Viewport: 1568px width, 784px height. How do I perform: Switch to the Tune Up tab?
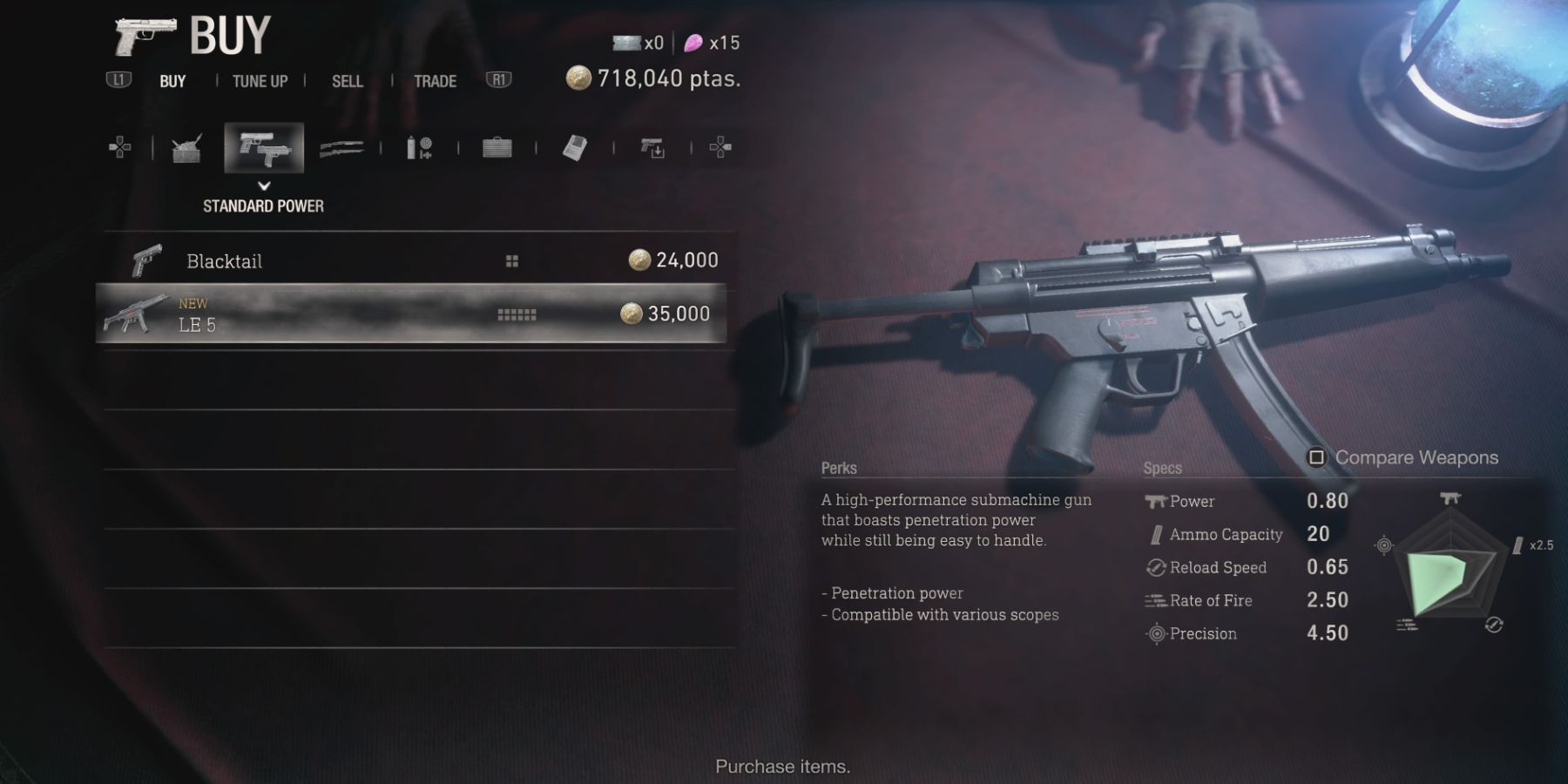click(258, 81)
